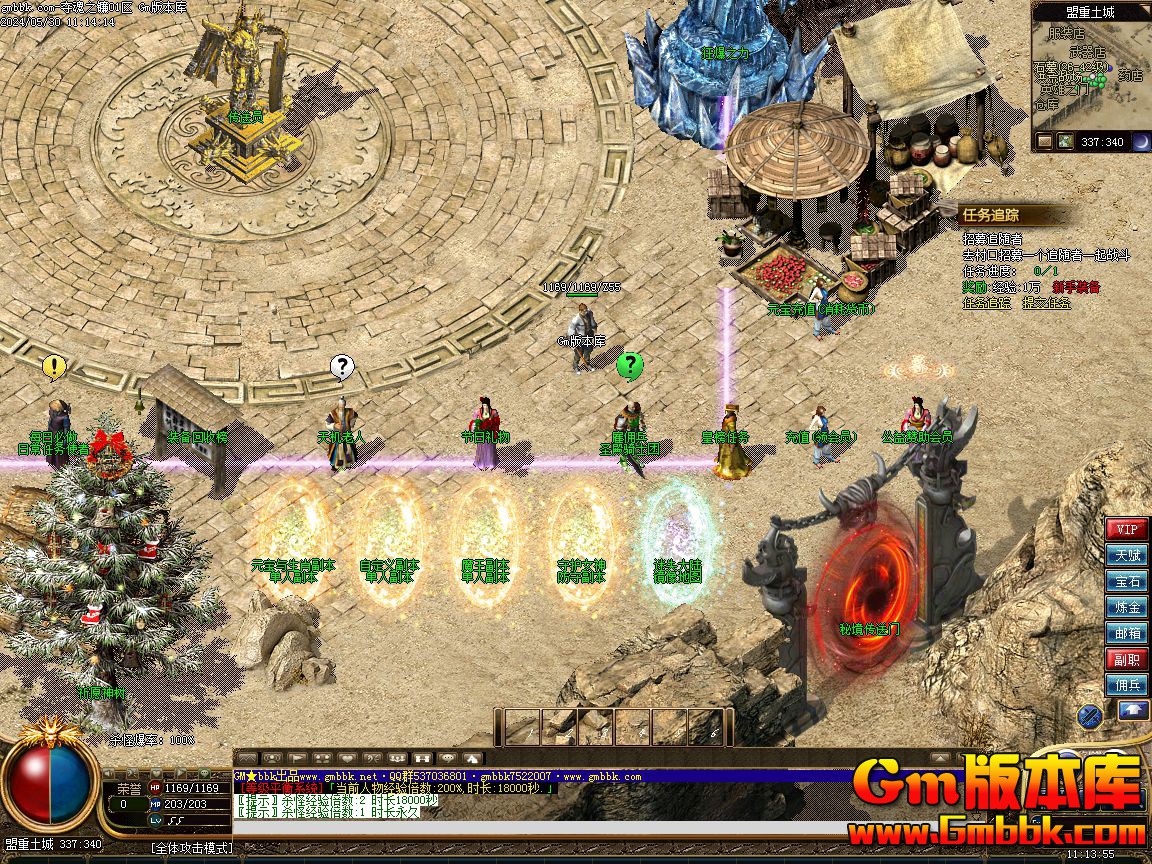This screenshot has width=1152, height=864.
Task: Click the 提交任务 submit quest link
Action: 1046,302
